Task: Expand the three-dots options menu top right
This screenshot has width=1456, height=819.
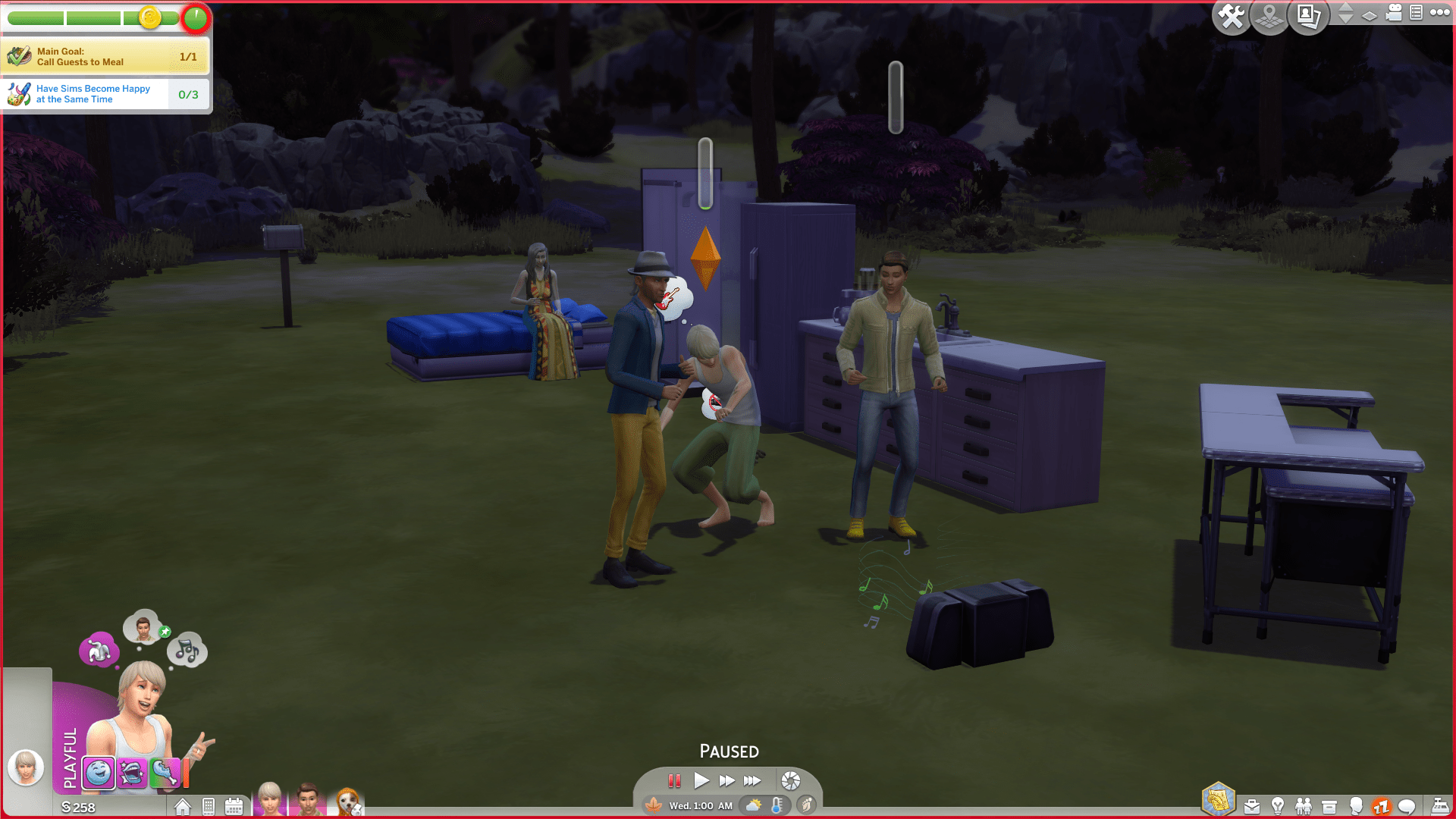Action: click(x=1440, y=13)
